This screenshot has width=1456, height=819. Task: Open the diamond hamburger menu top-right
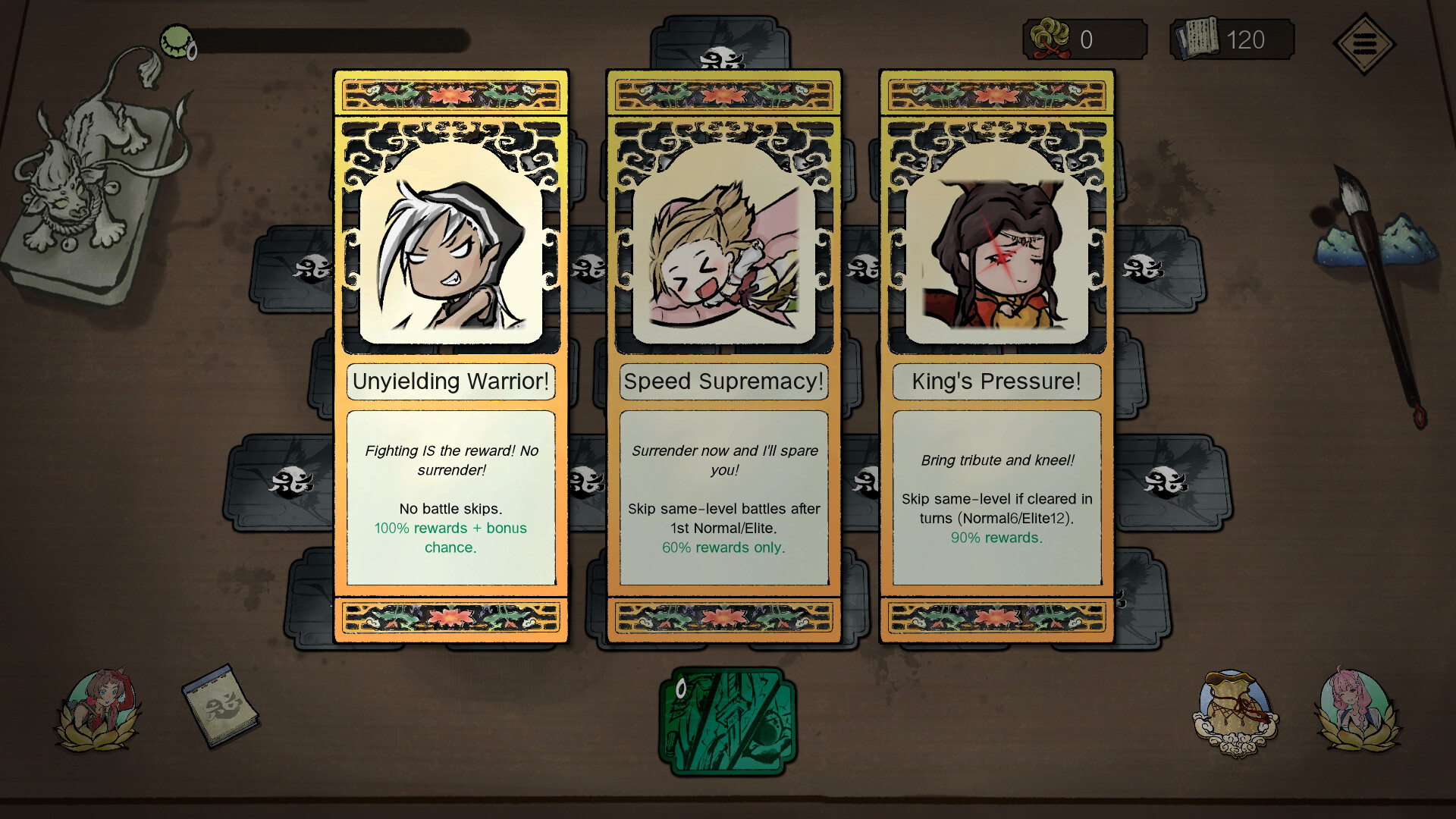[x=1363, y=43]
